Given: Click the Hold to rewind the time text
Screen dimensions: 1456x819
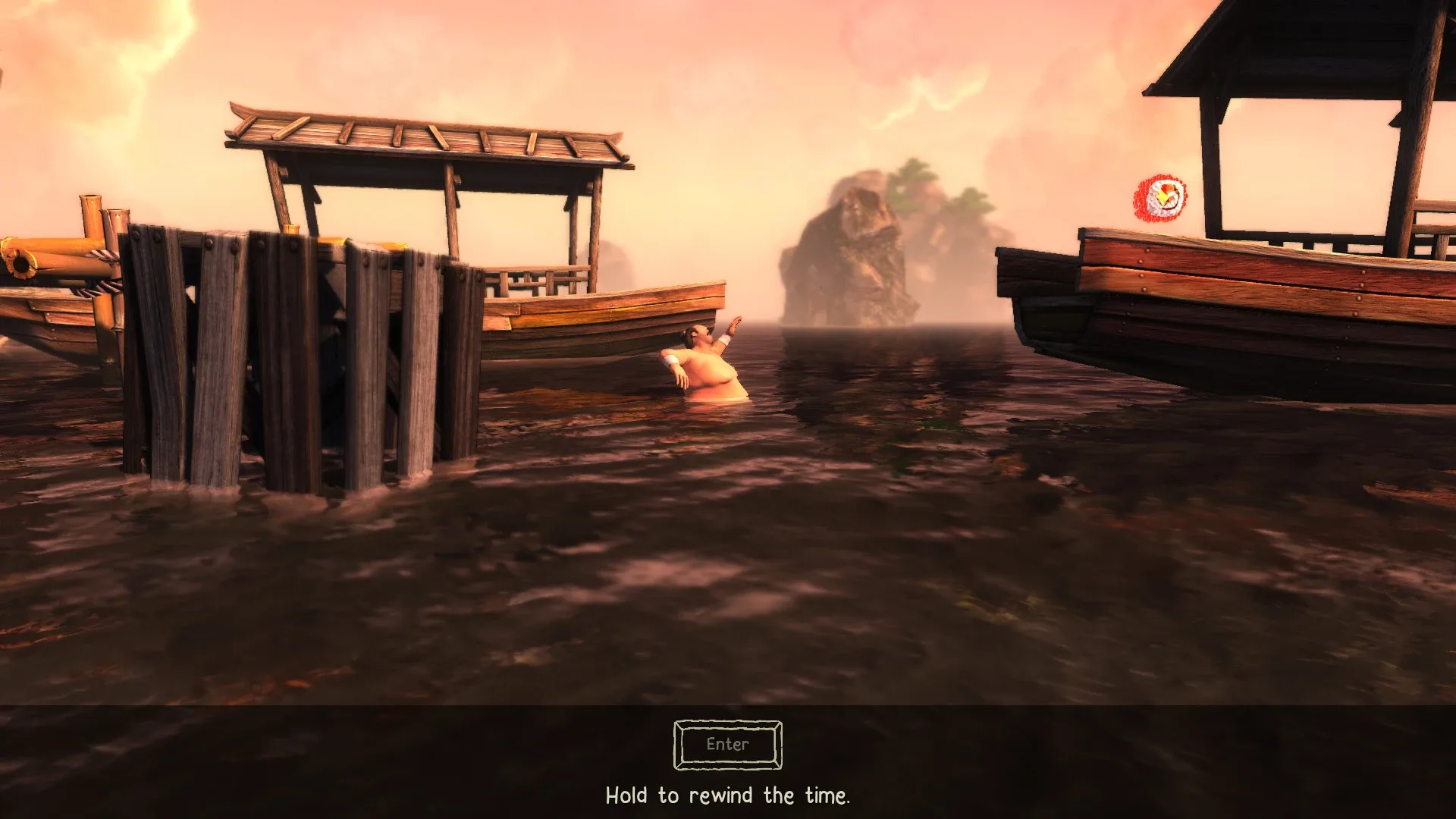Looking at the screenshot, I should 727,796.
